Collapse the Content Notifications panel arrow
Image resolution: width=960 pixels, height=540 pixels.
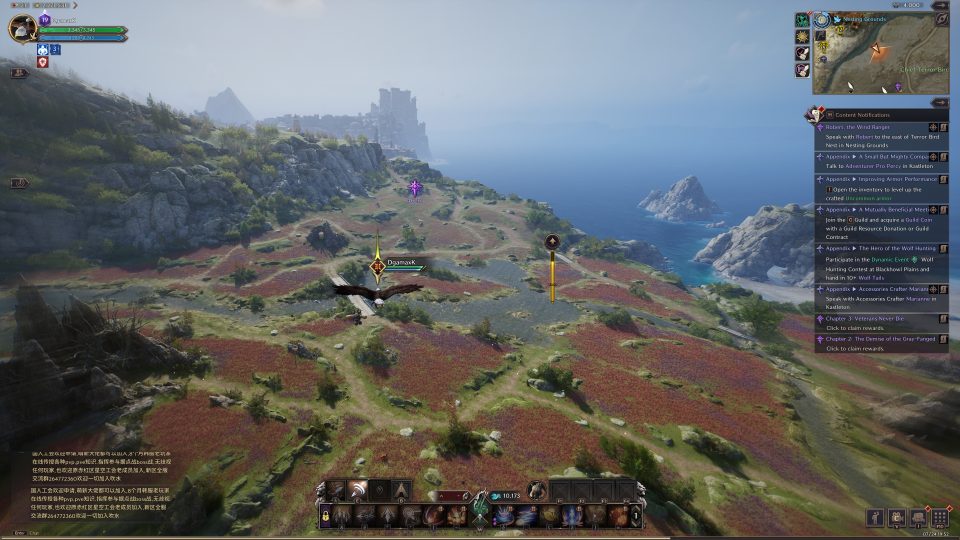tap(941, 102)
